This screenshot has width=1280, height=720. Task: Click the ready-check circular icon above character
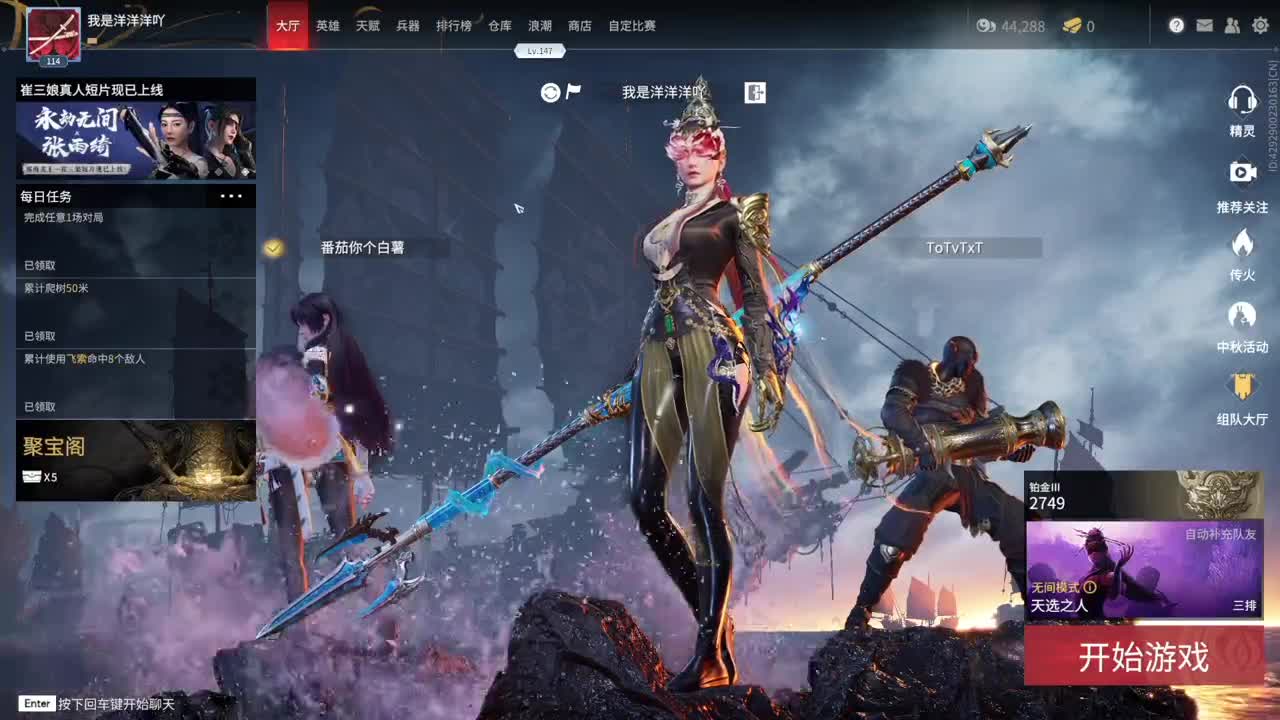[x=549, y=91]
